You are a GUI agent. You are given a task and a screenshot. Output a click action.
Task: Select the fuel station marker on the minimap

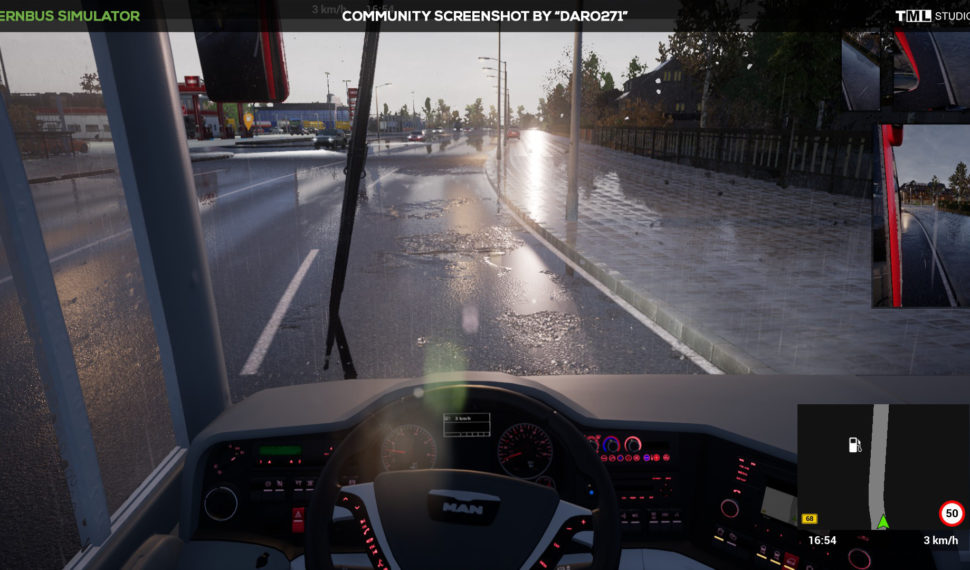click(855, 444)
